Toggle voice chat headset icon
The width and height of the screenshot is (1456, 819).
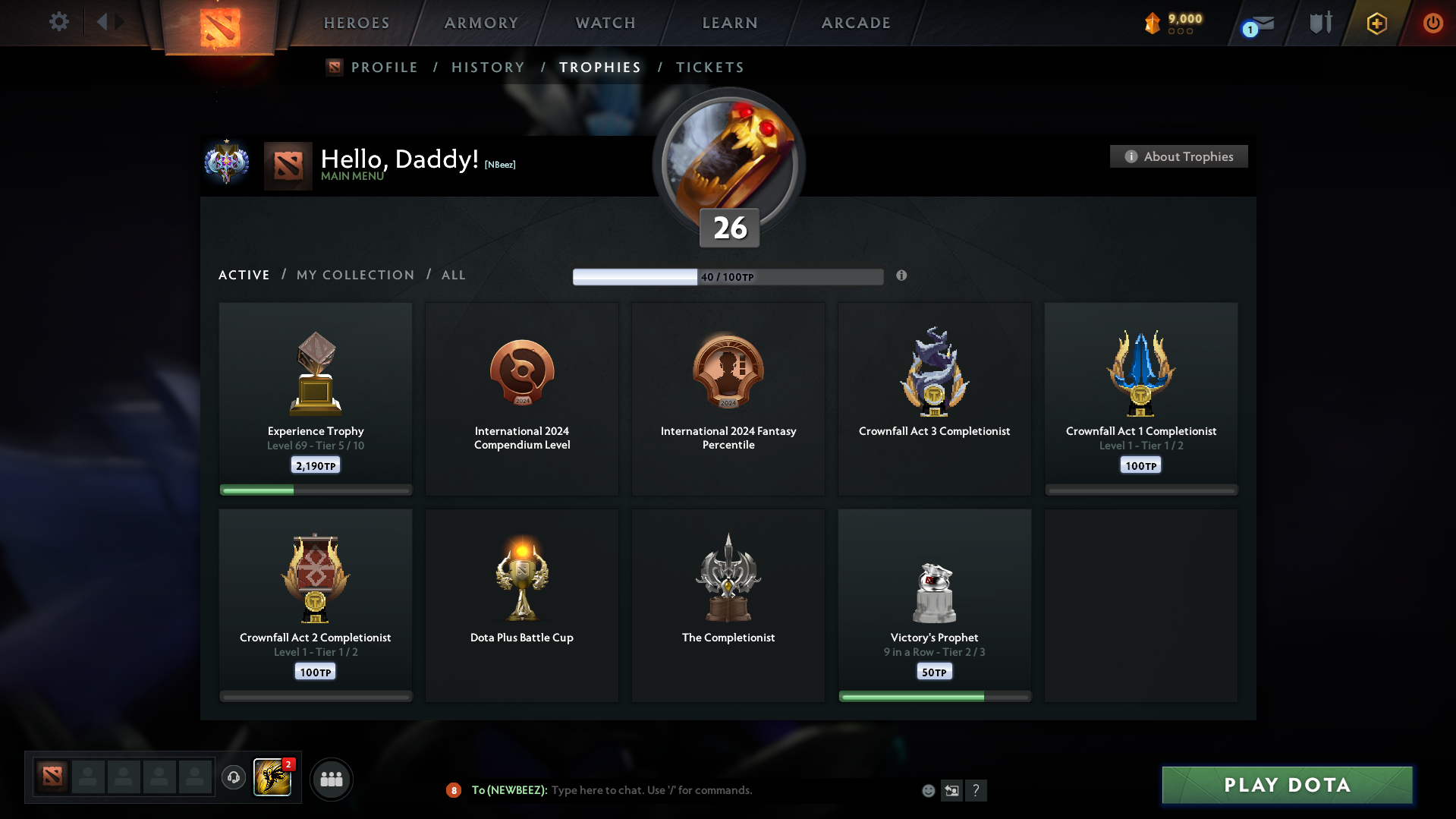tap(234, 778)
